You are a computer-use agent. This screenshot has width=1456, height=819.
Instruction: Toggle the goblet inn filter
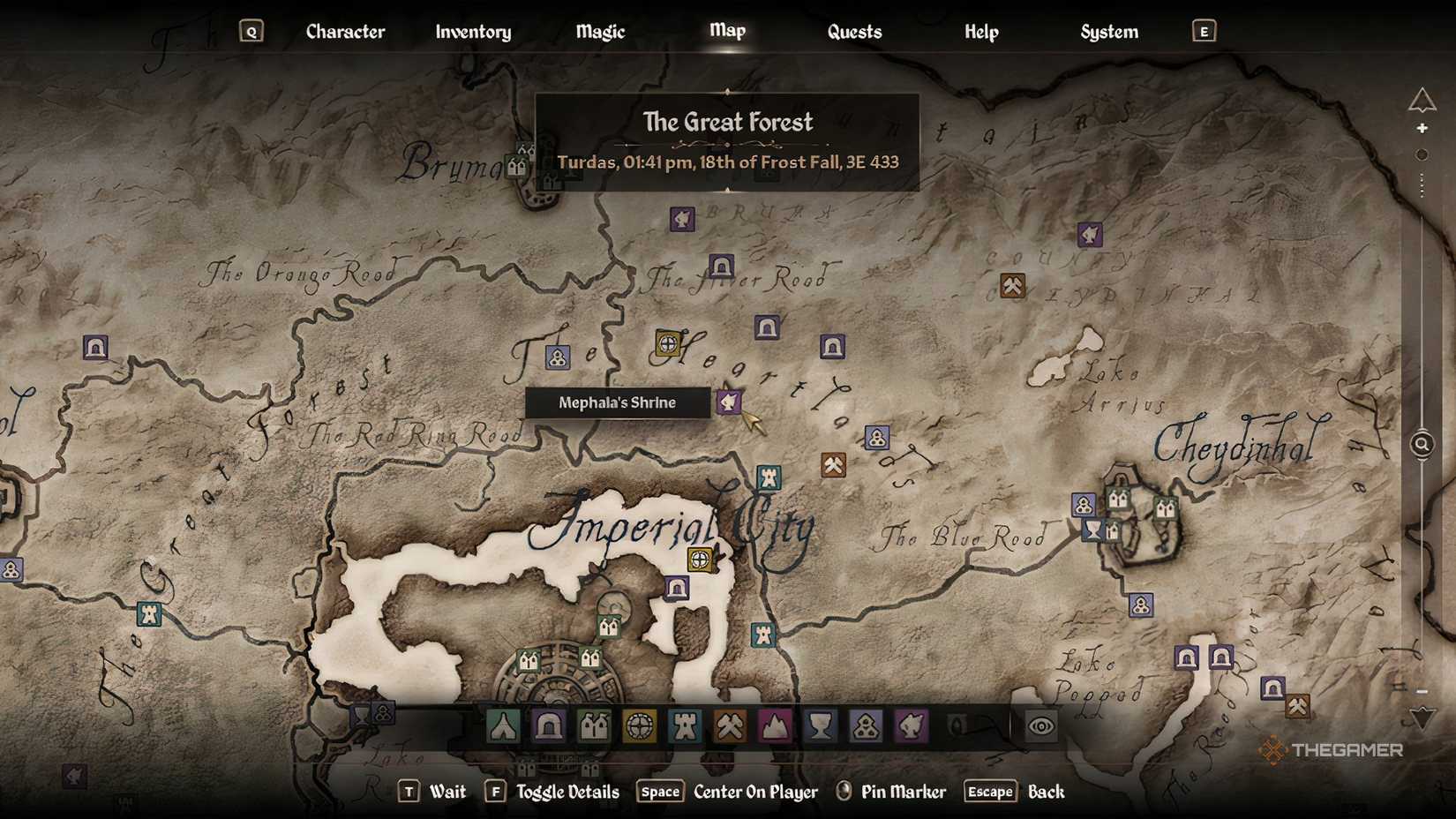(819, 726)
